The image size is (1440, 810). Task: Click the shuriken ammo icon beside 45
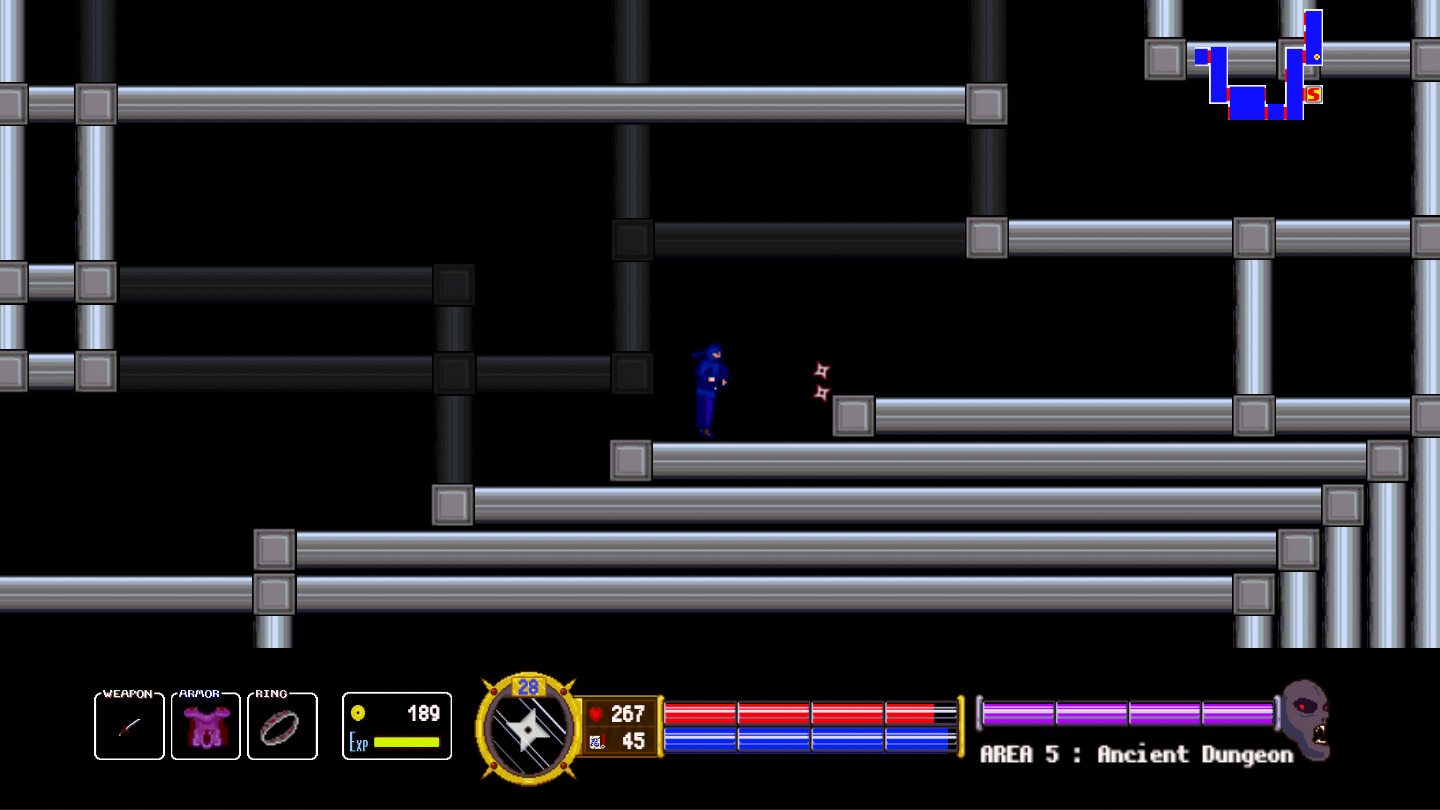pyautogui.click(x=597, y=740)
